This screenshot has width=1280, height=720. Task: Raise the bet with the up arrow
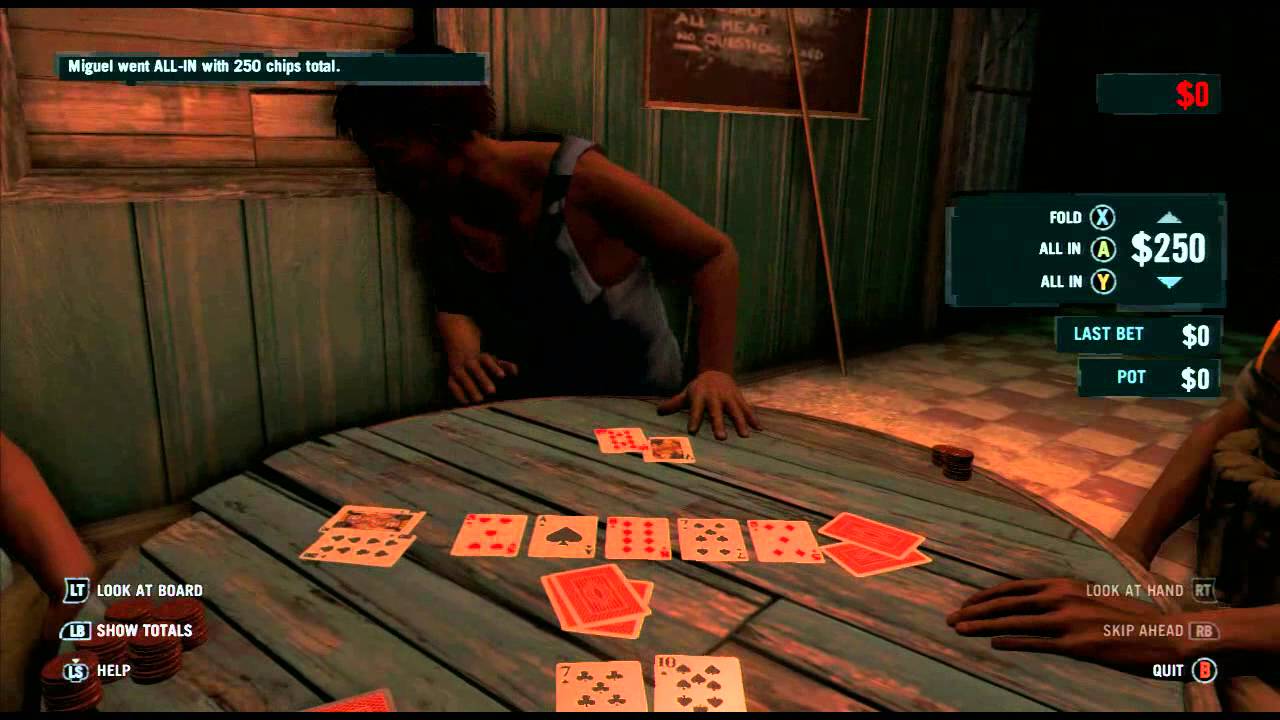click(x=1169, y=217)
